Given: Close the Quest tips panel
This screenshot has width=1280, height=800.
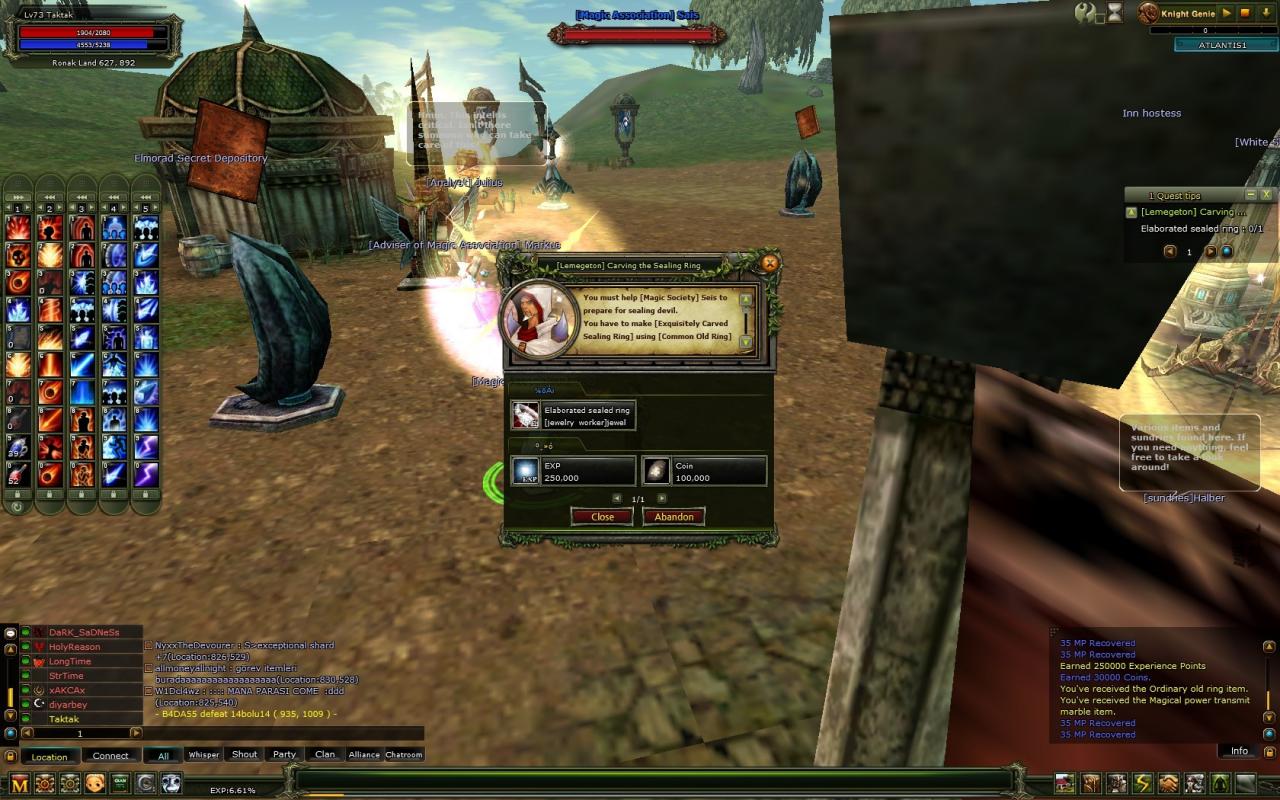Looking at the screenshot, I should 1266,195.
